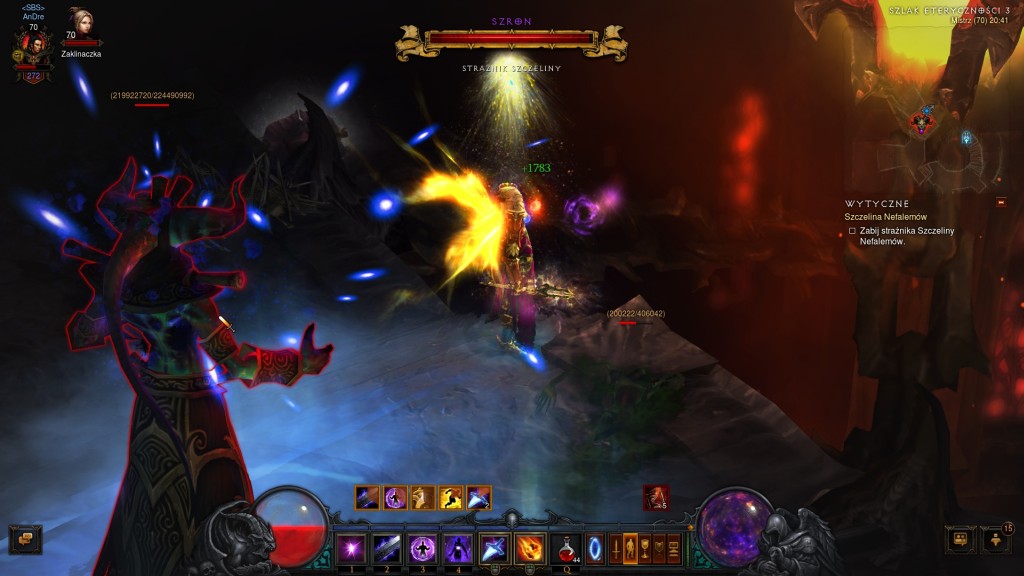The width and height of the screenshot is (1024, 576).
Task: Cast the purple circle aura skill
Action: (x=423, y=548)
